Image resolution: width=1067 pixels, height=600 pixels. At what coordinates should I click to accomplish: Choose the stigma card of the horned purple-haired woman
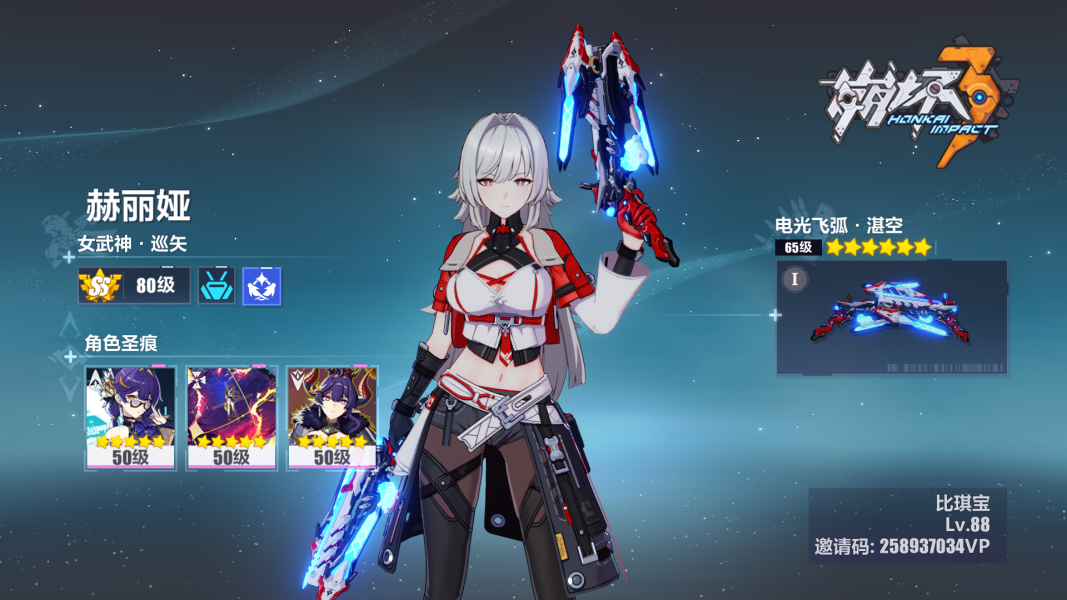click(x=332, y=417)
